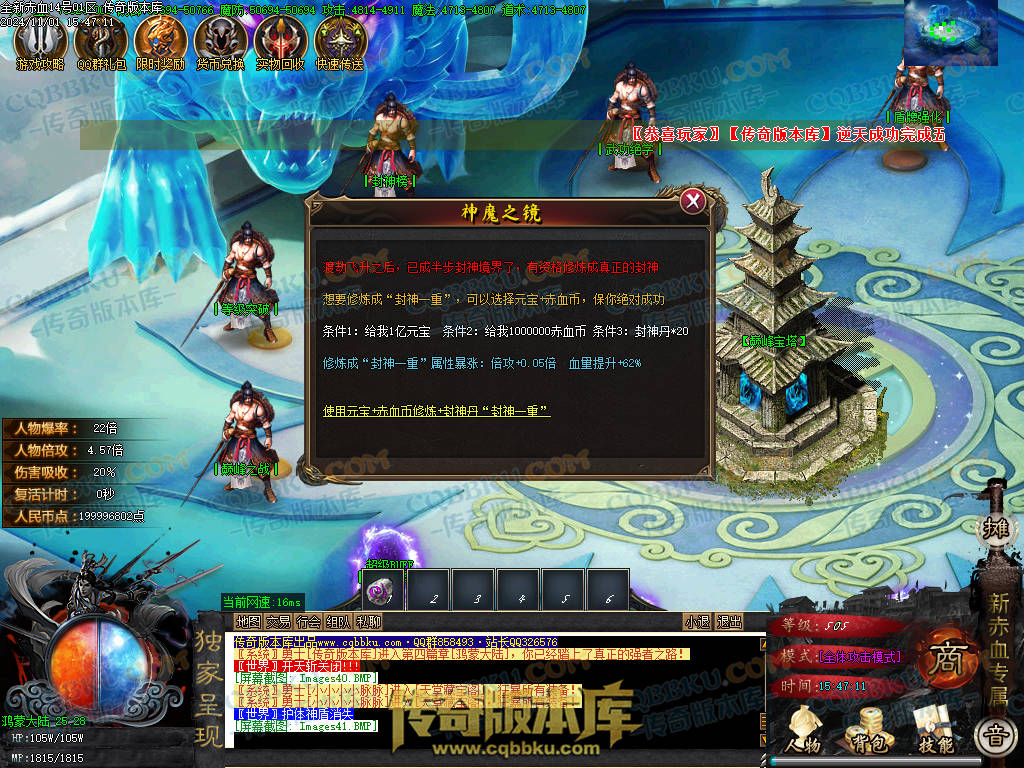Viewport: 1024px width, 768px height.
Task: Open the 行会 guild button
Action: pyautogui.click(x=308, y=622)
